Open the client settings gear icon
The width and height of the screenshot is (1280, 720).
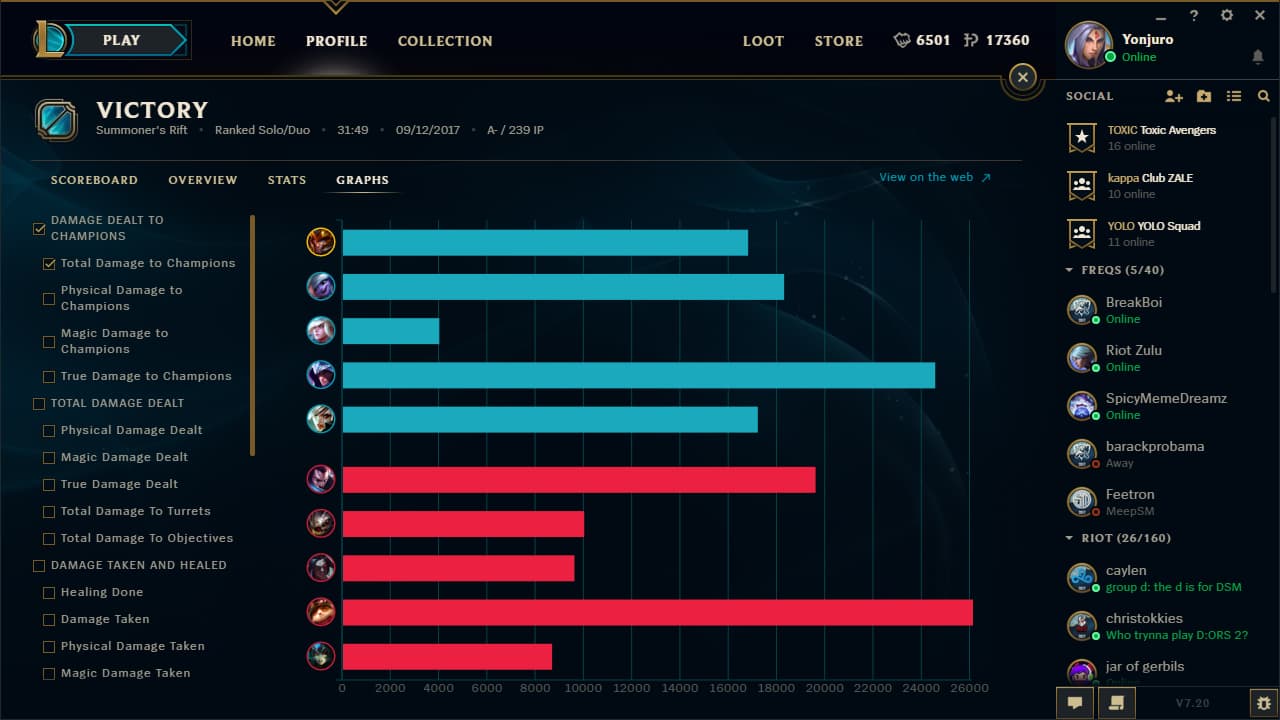click(1226, 16)
